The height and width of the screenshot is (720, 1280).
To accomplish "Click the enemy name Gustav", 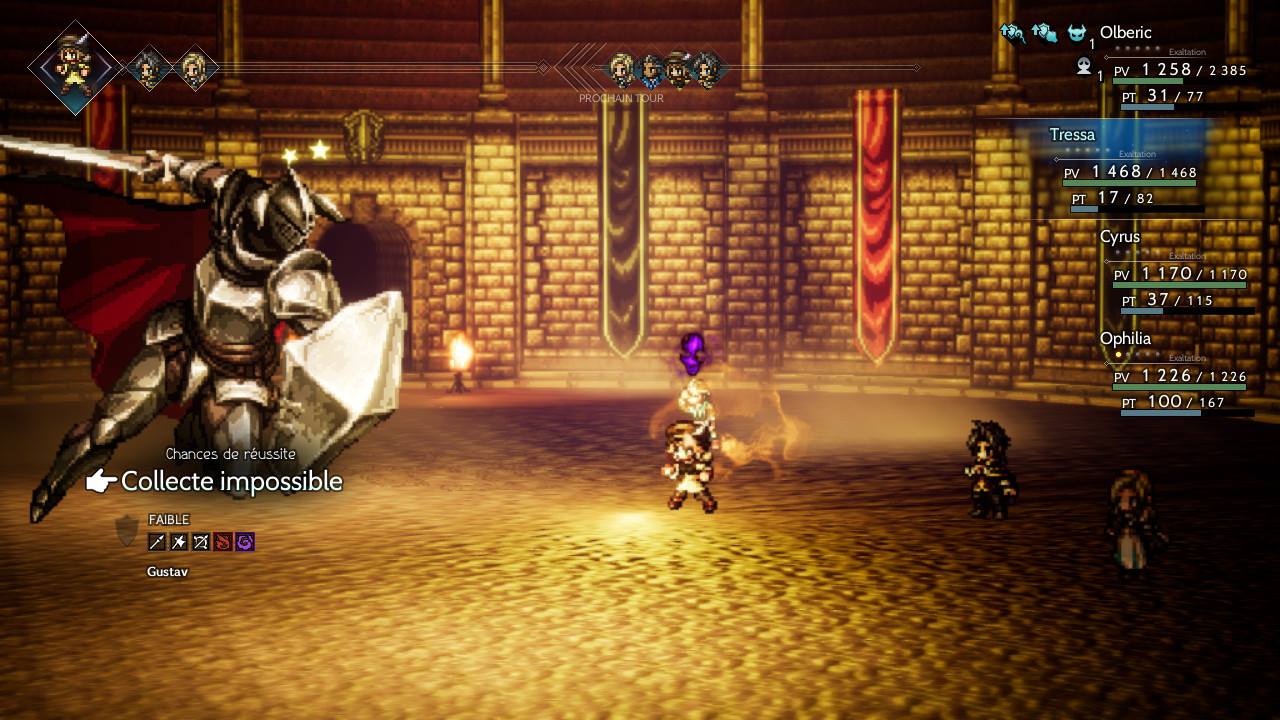I will pos(167,572).
